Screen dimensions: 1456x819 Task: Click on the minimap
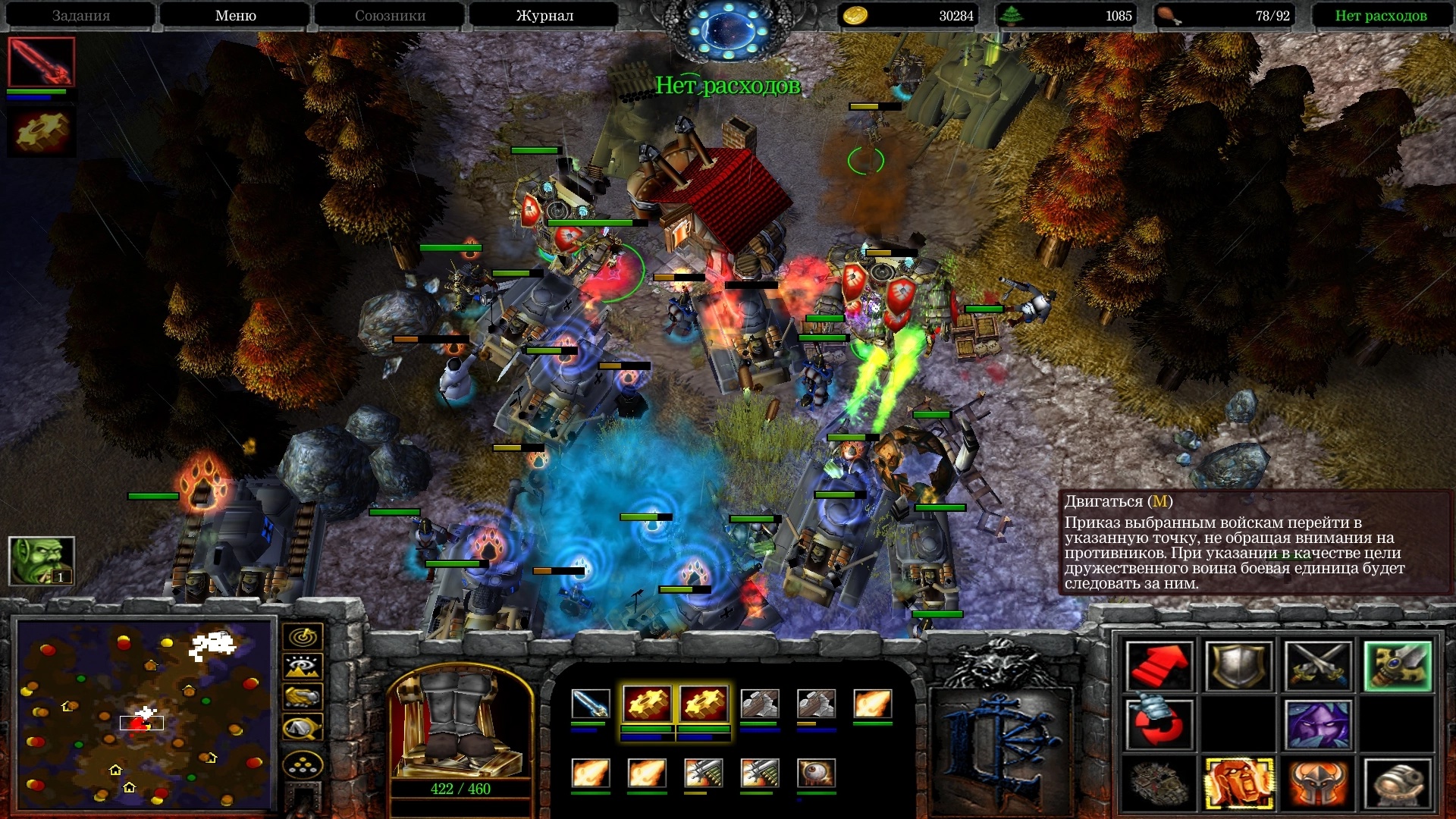144,714
